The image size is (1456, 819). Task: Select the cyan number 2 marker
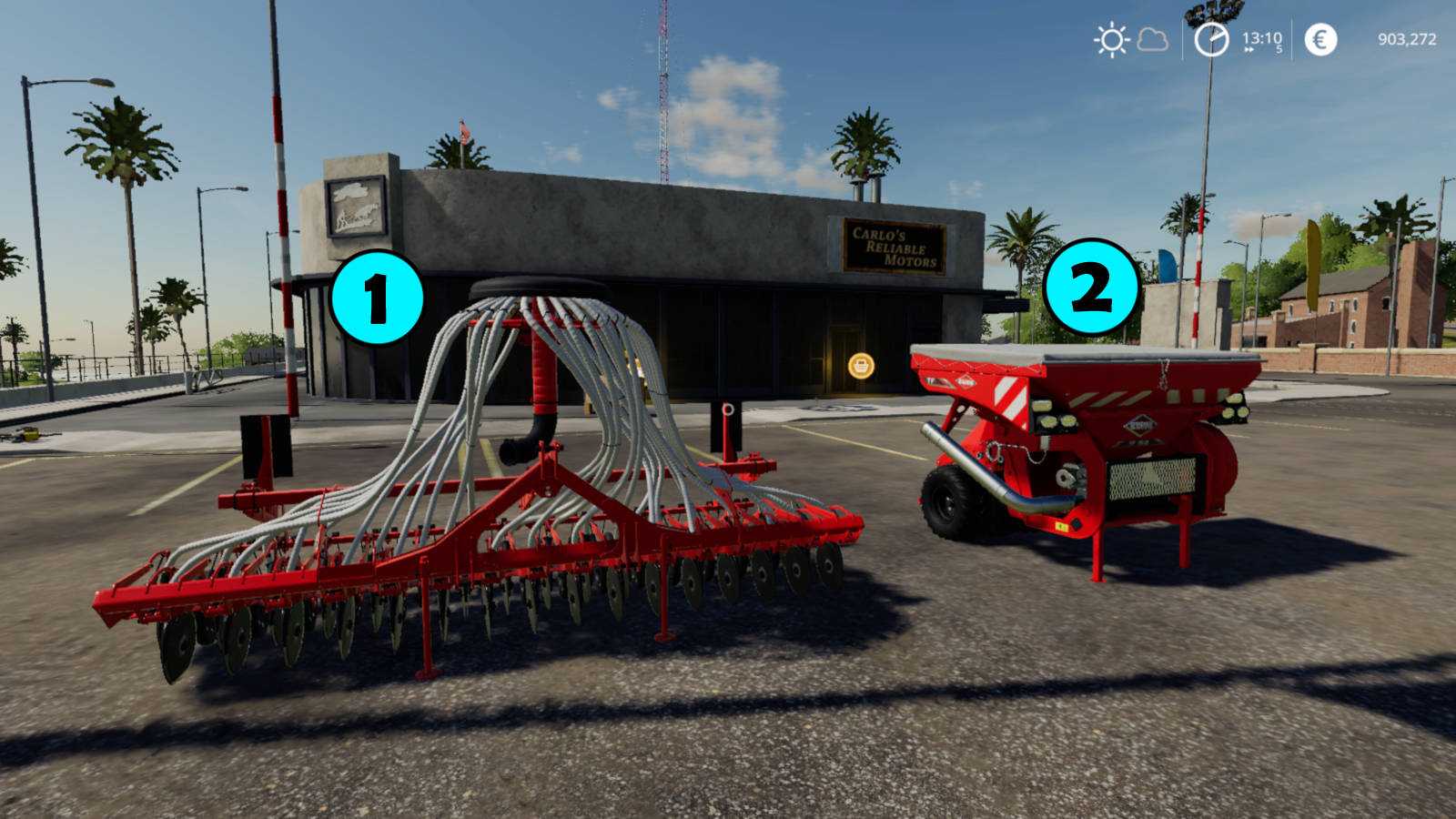(1091, 287)
